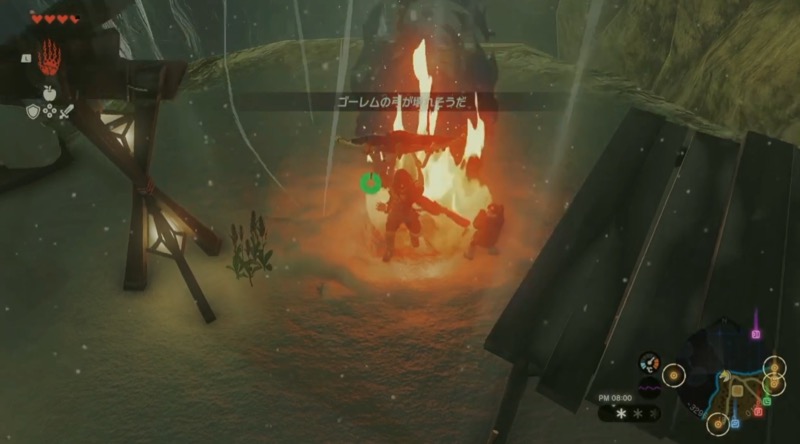This screenshot has width=800, height=444.
Task: Open the sword weapon quick-select icon
Action: [66, 112]
